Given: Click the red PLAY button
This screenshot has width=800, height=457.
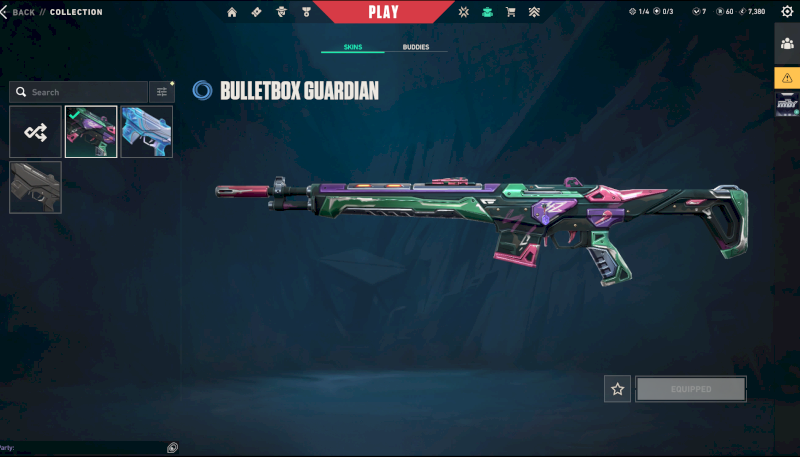Looking at the screenshot, I should pyautogui.click(x=383, y=12).
